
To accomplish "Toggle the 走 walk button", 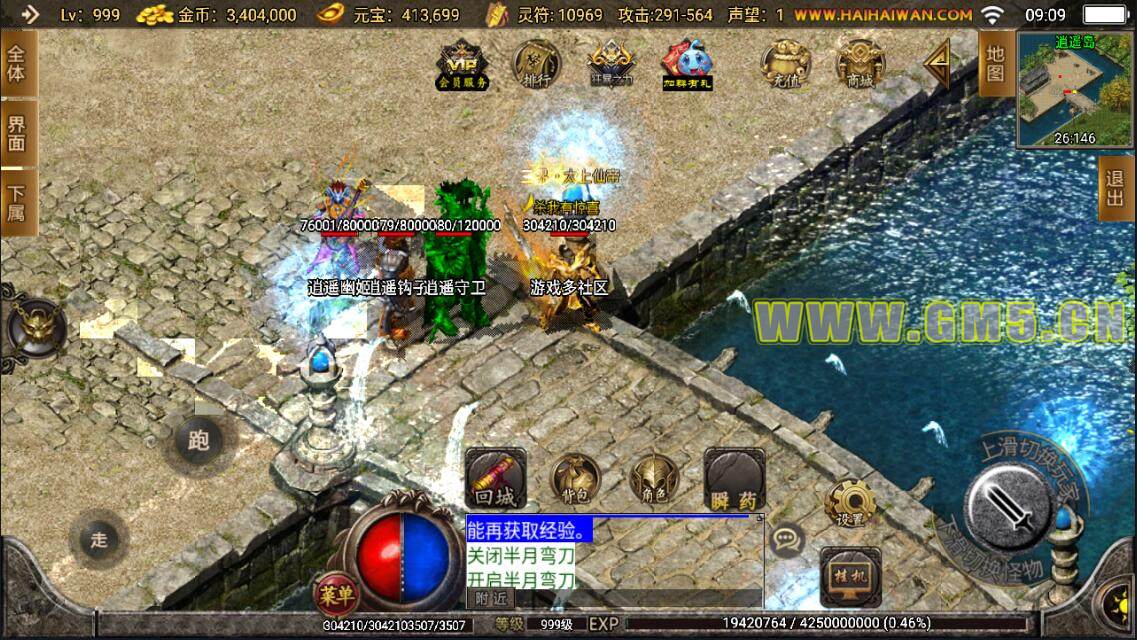I will (x=99, y=539).
